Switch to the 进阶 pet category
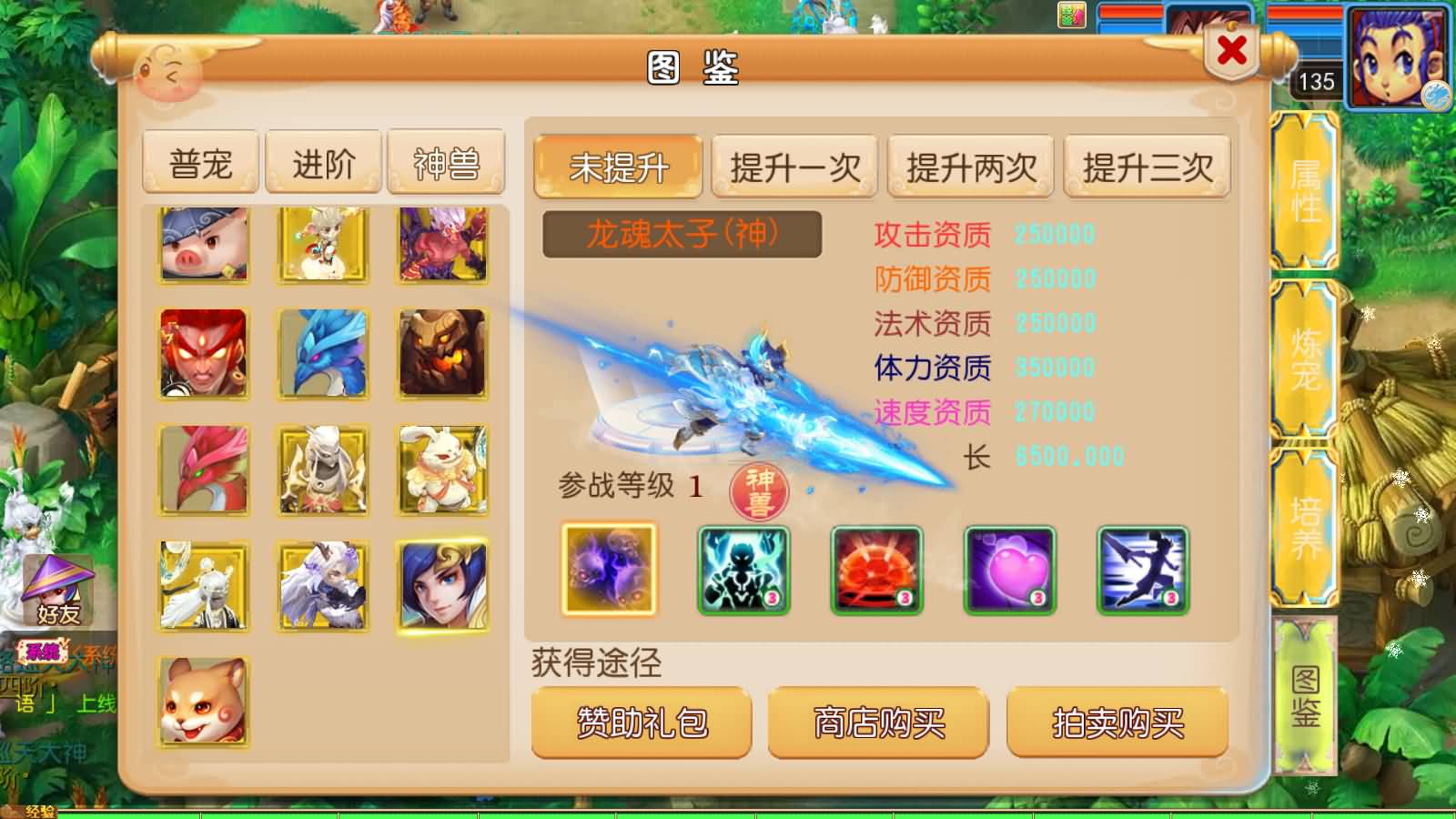1456x819 pixels. point(323,160)
